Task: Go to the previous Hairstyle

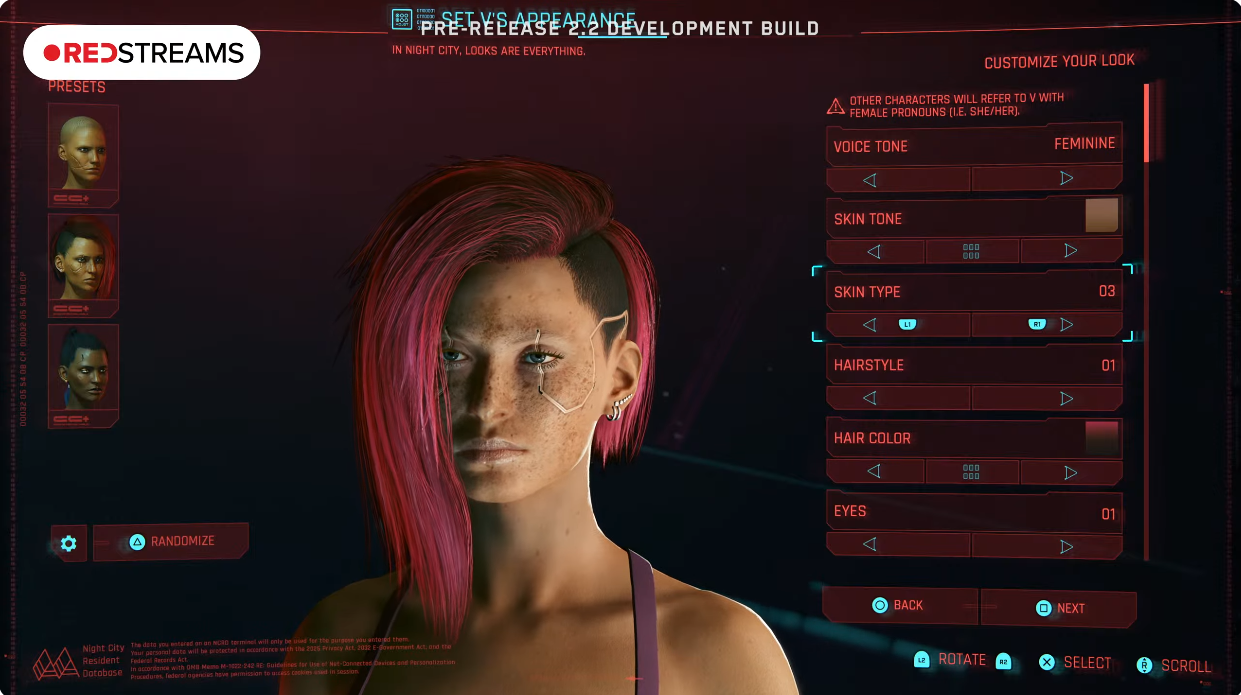Action: tap(898, 398)
